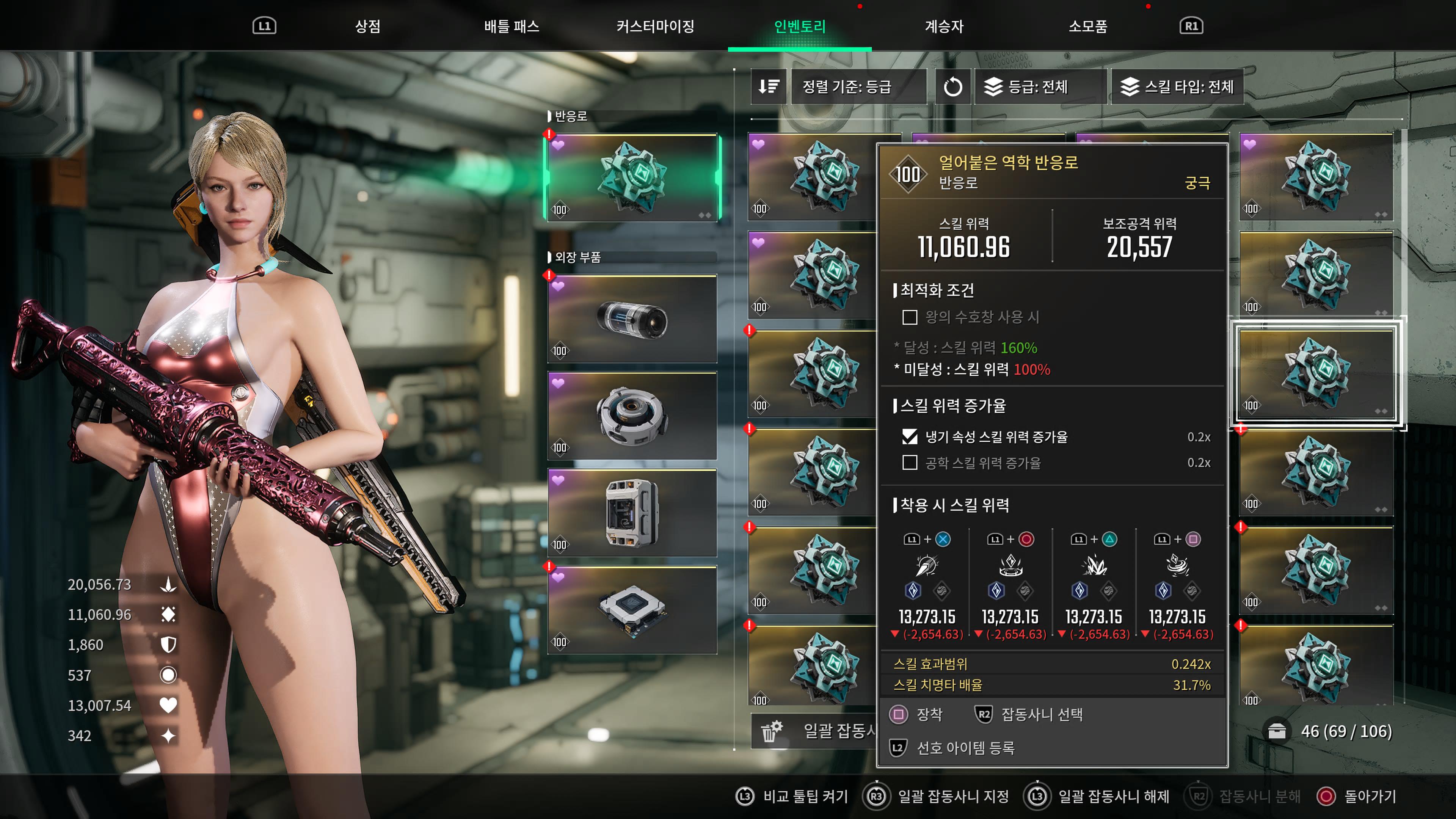Open the 소모품 tab
Viewport: 1456px width, 819px height.
pyautogui.click(x=1087, y=26)
